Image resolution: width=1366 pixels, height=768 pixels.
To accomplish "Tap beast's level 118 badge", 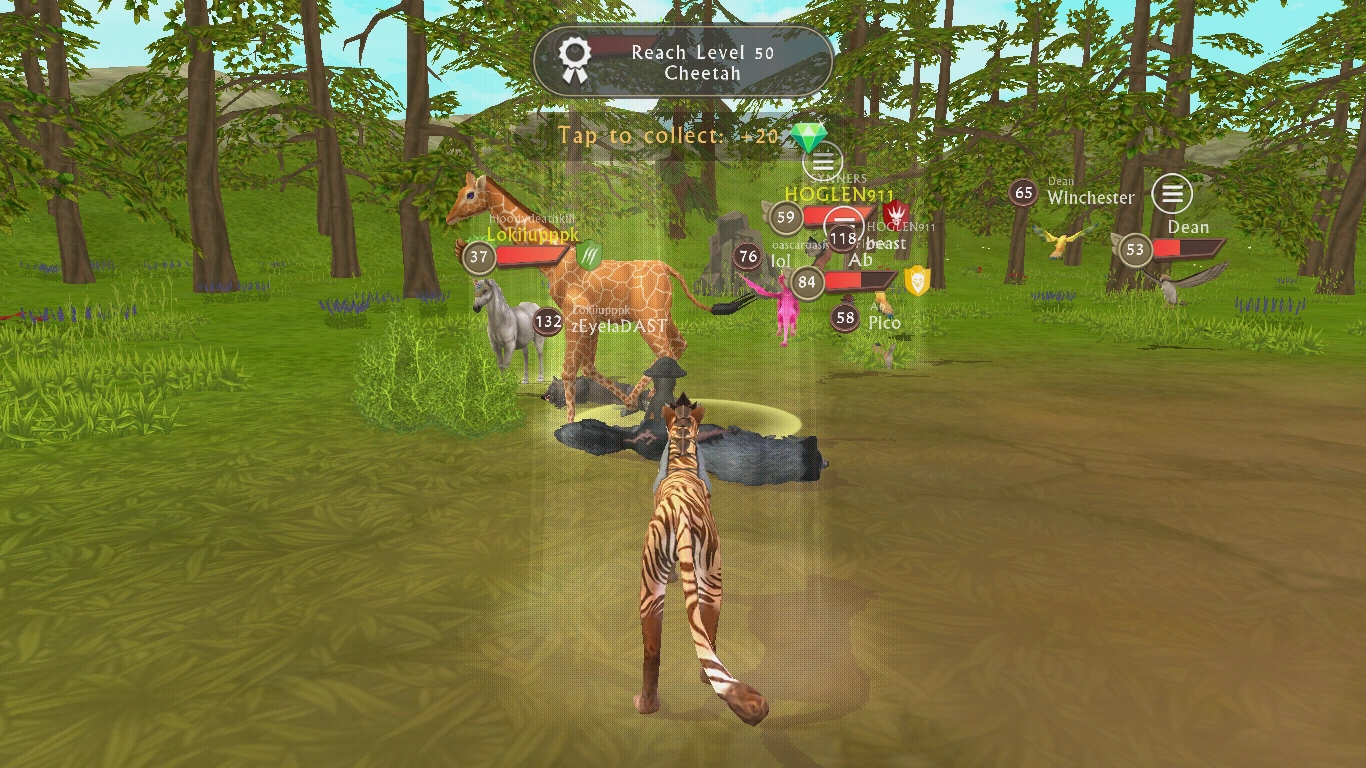I will 843,237.
